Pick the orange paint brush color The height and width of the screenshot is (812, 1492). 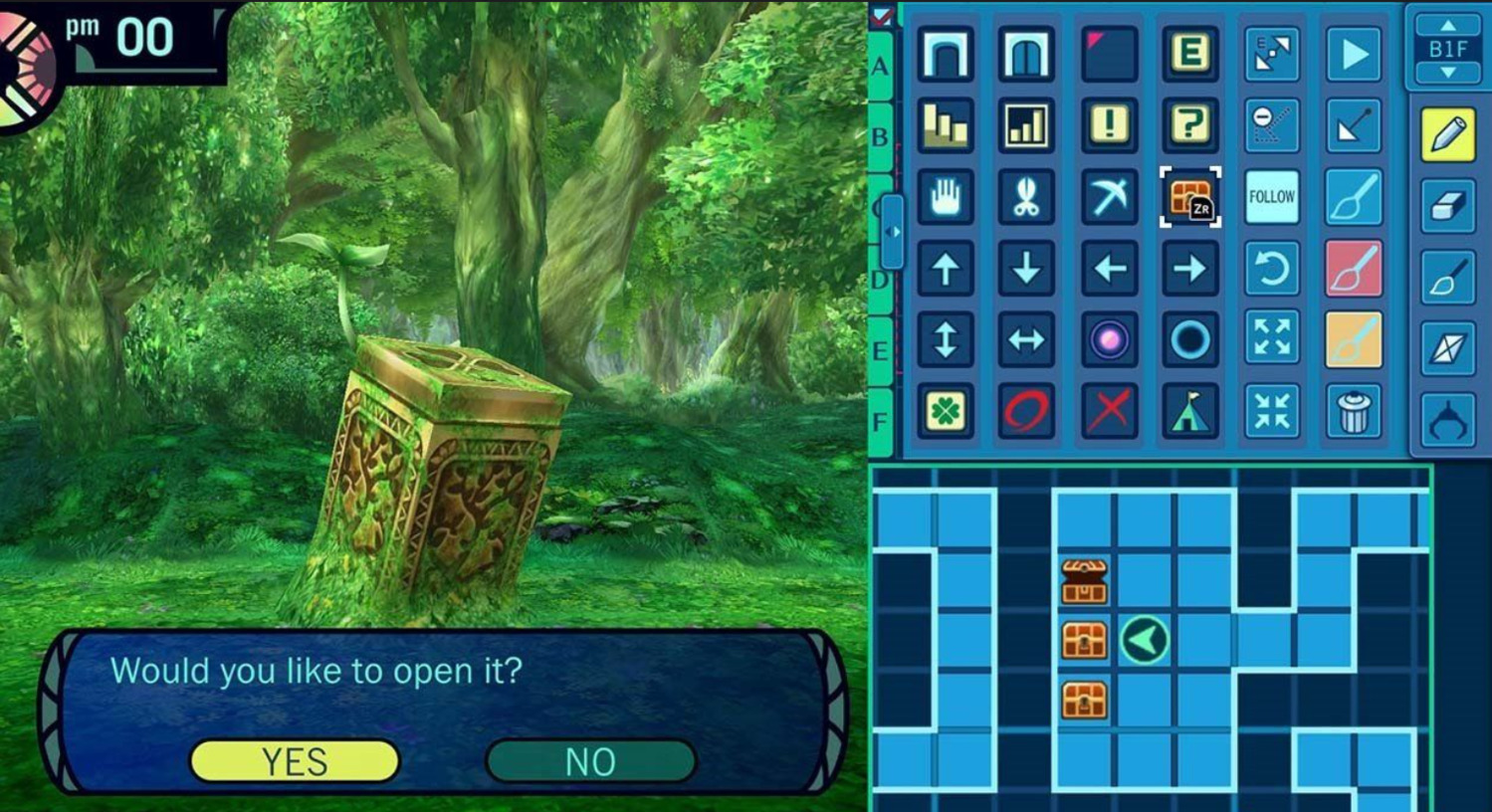click(1354, 340)
